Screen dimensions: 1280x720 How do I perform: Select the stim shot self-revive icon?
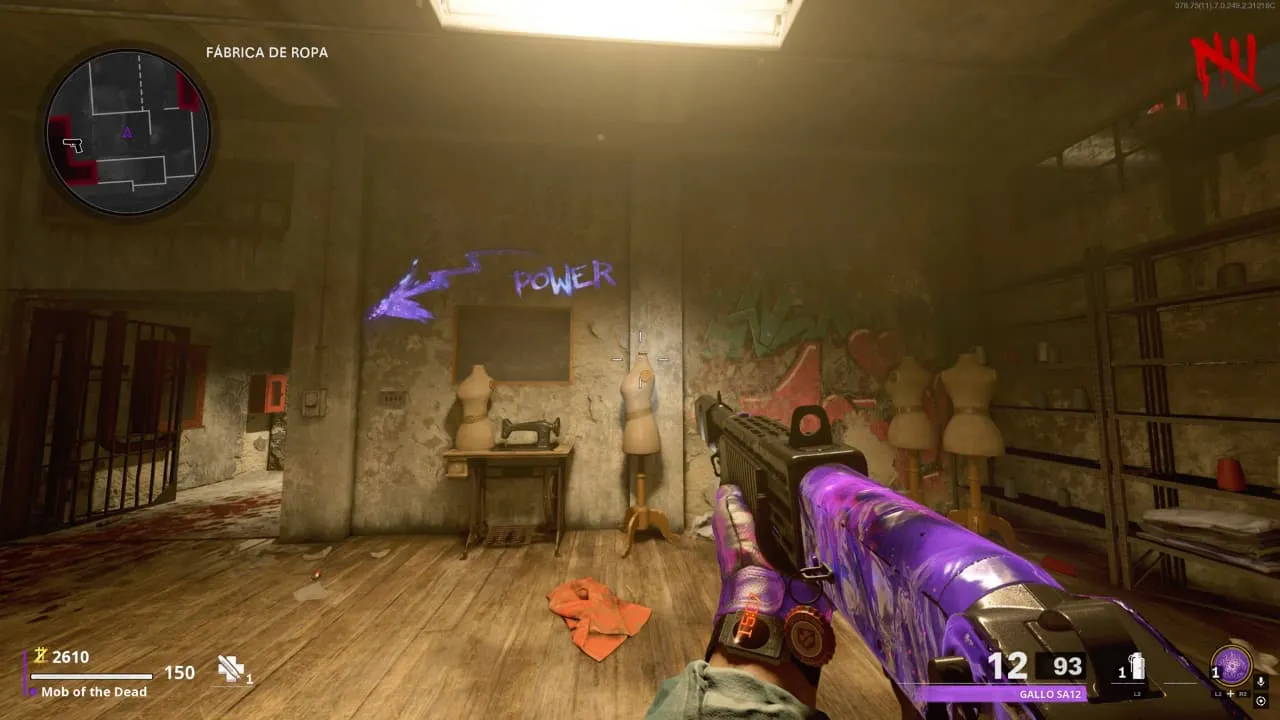[x=232, y=669]
